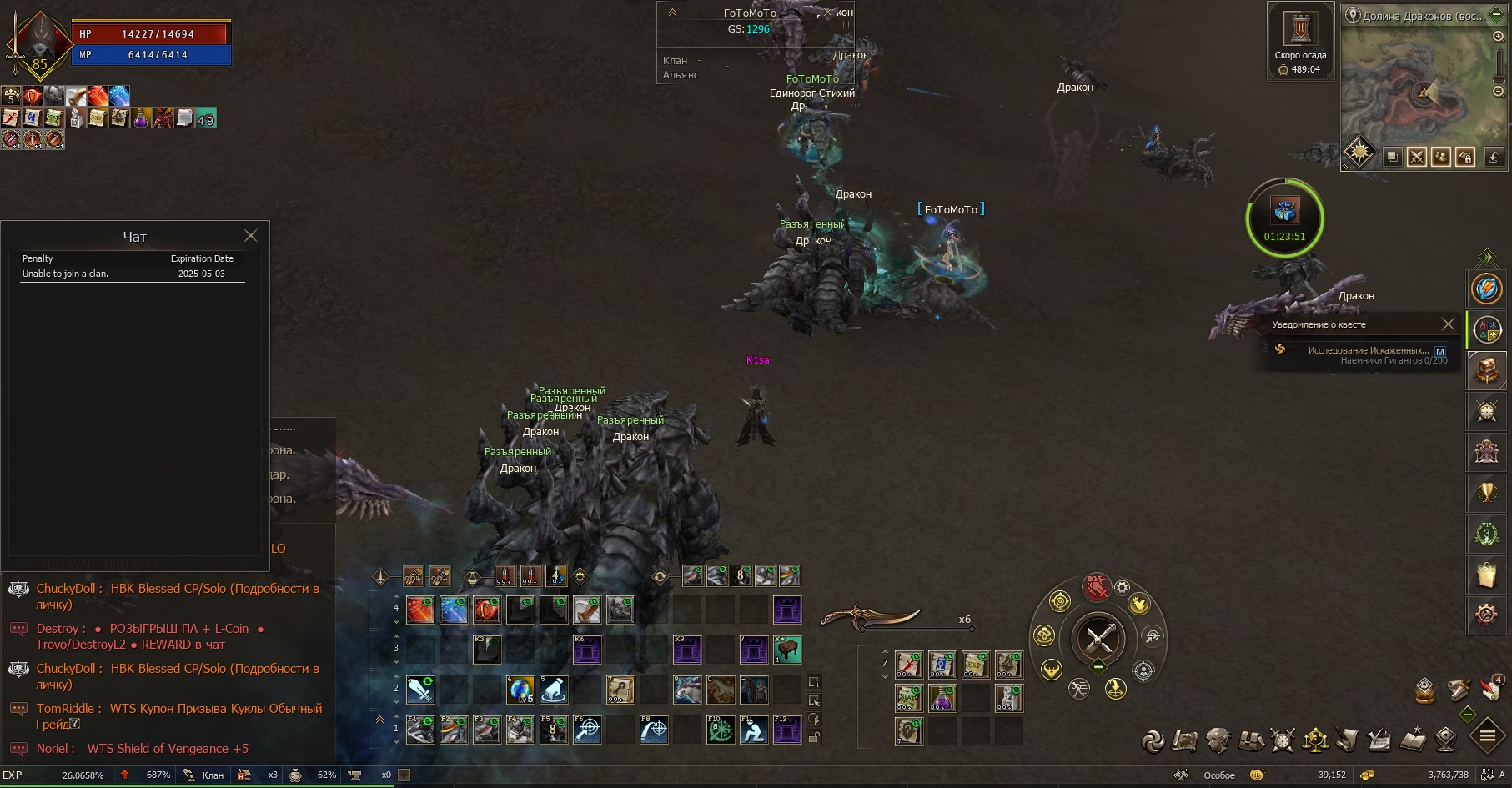This screenshot has height=788, width=1512.
Task: Open the lightning bolt side button
Action: [x=1486, y=289]
